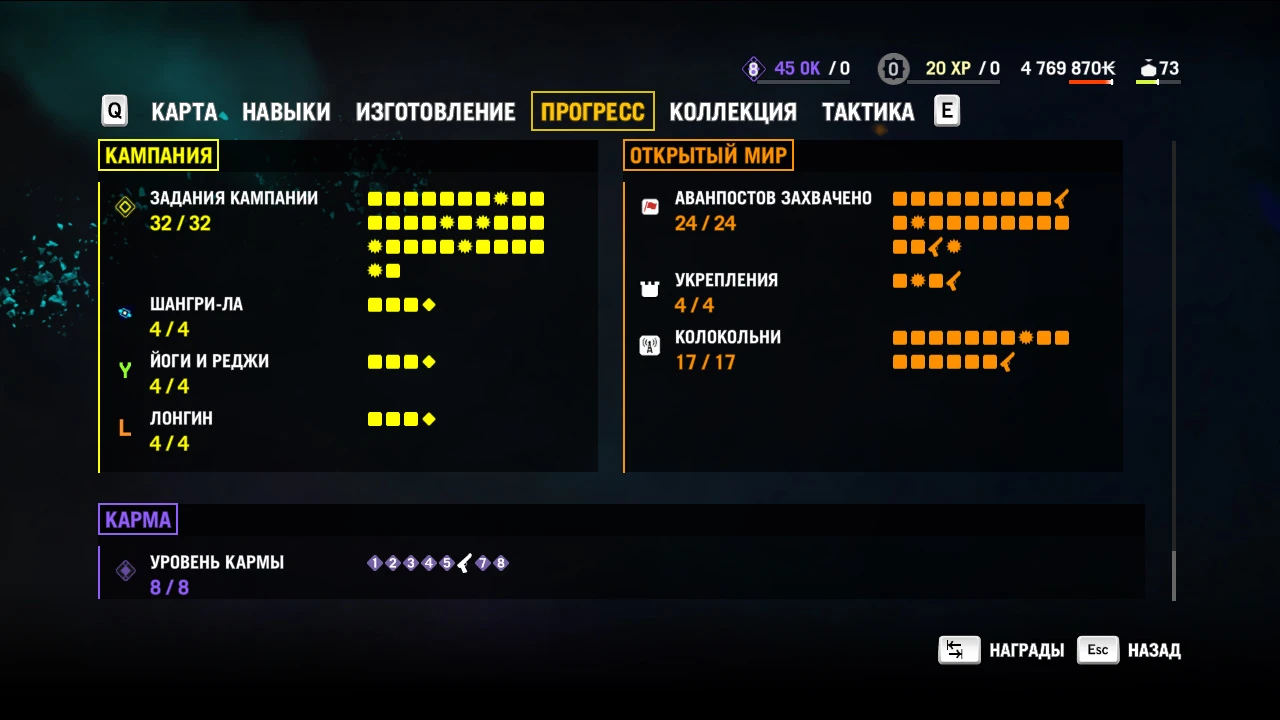Click the L icon next to ЛОНГИН
1280x720 pixels.
pos(124,427)
